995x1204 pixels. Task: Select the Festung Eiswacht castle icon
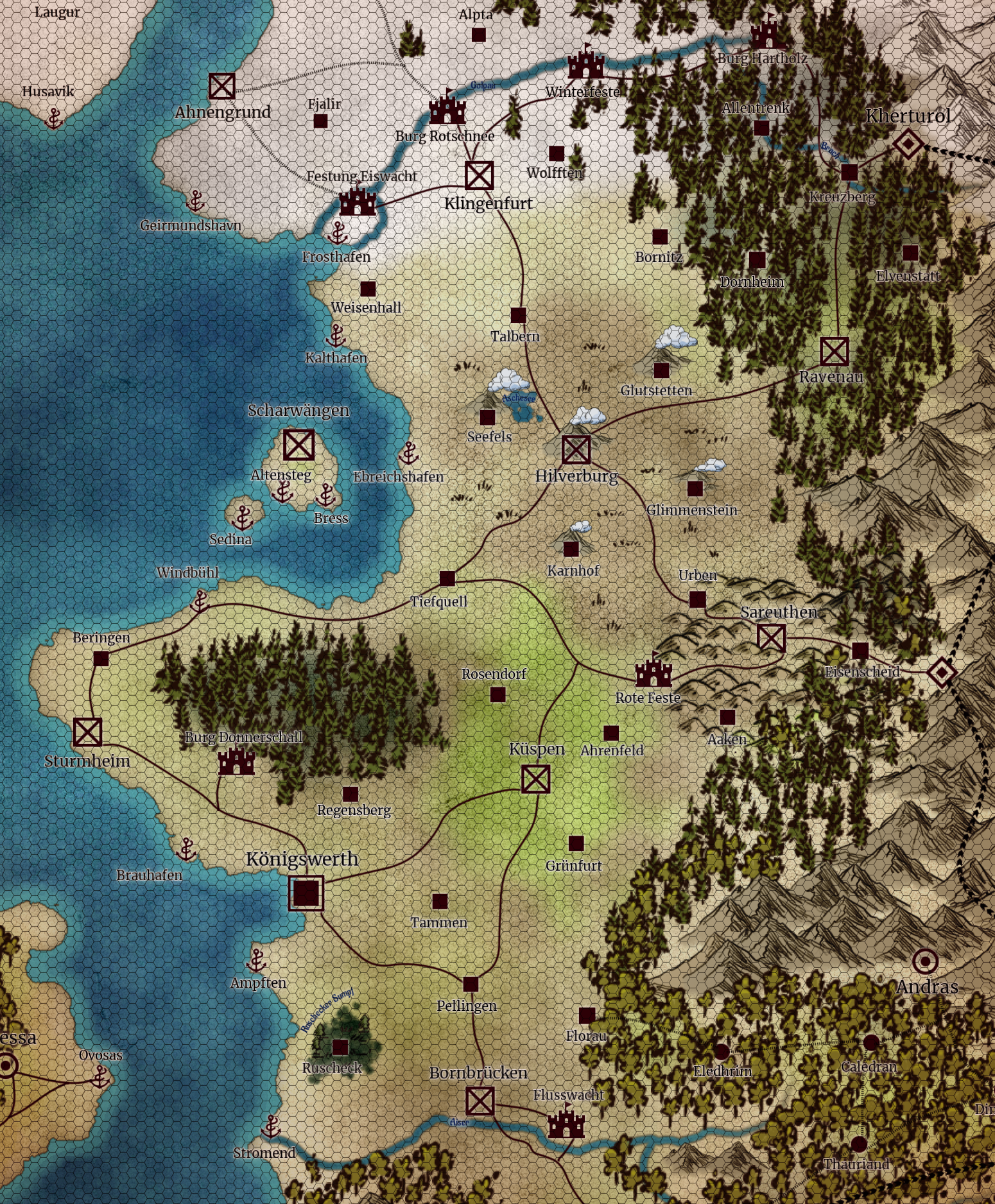pos(358,202)
